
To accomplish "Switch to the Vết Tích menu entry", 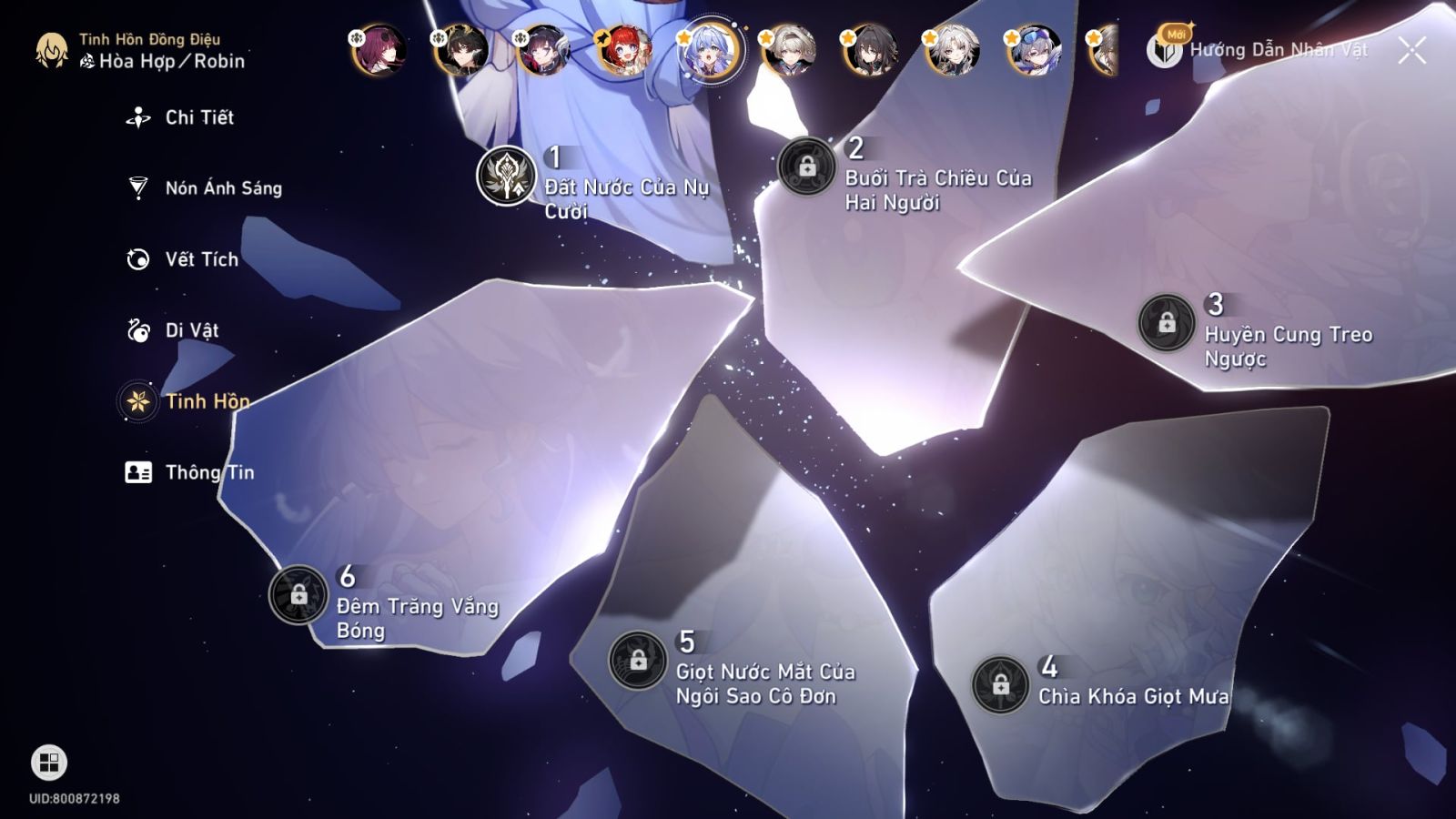I will point(199,258).
